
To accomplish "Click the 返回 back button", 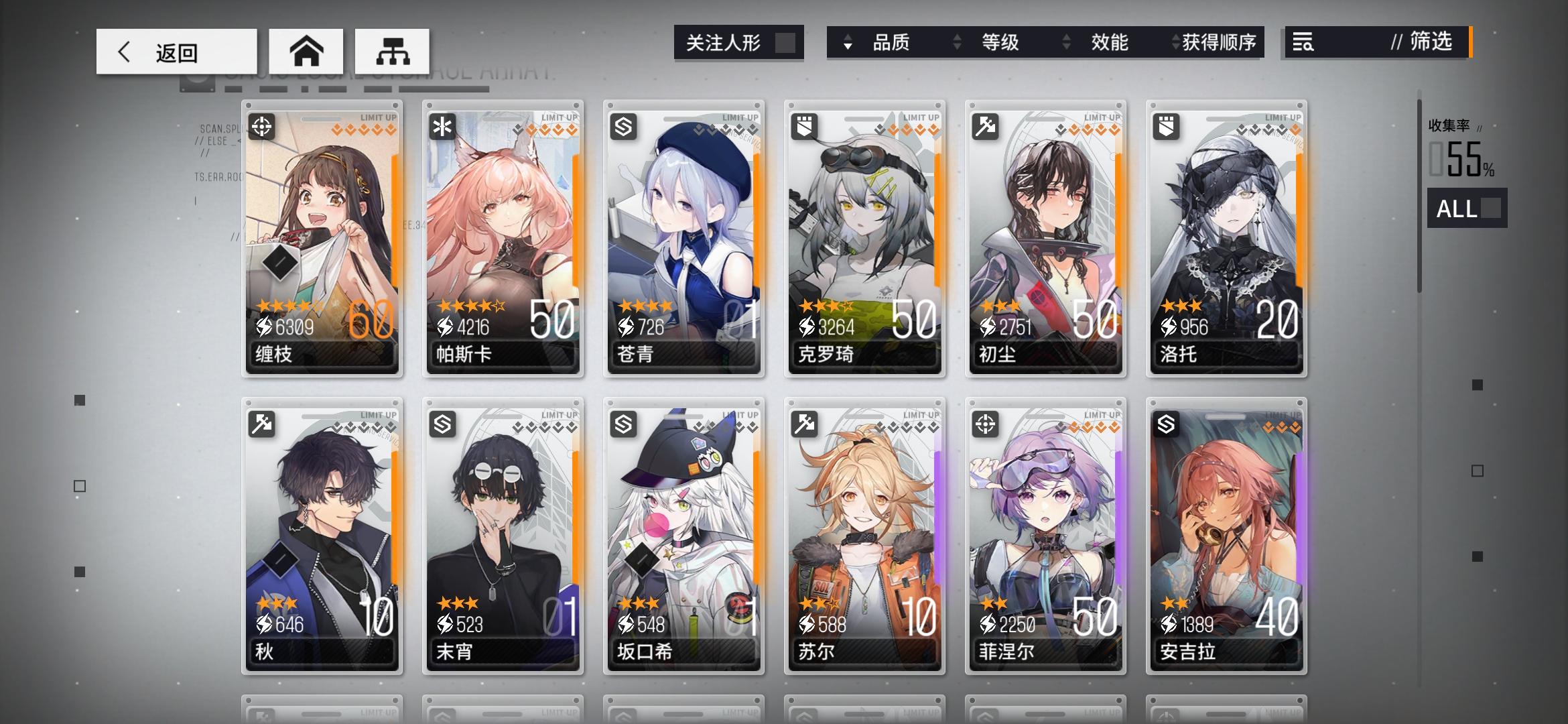I will (176, 51).
